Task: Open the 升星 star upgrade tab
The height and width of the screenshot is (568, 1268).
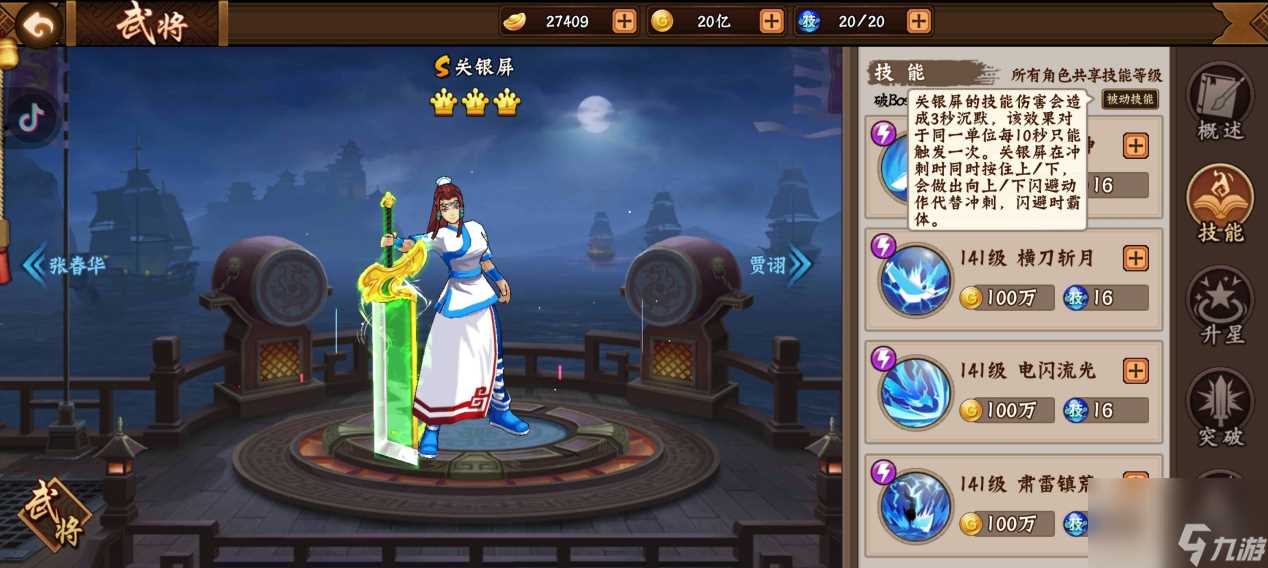Action: 1219,306
